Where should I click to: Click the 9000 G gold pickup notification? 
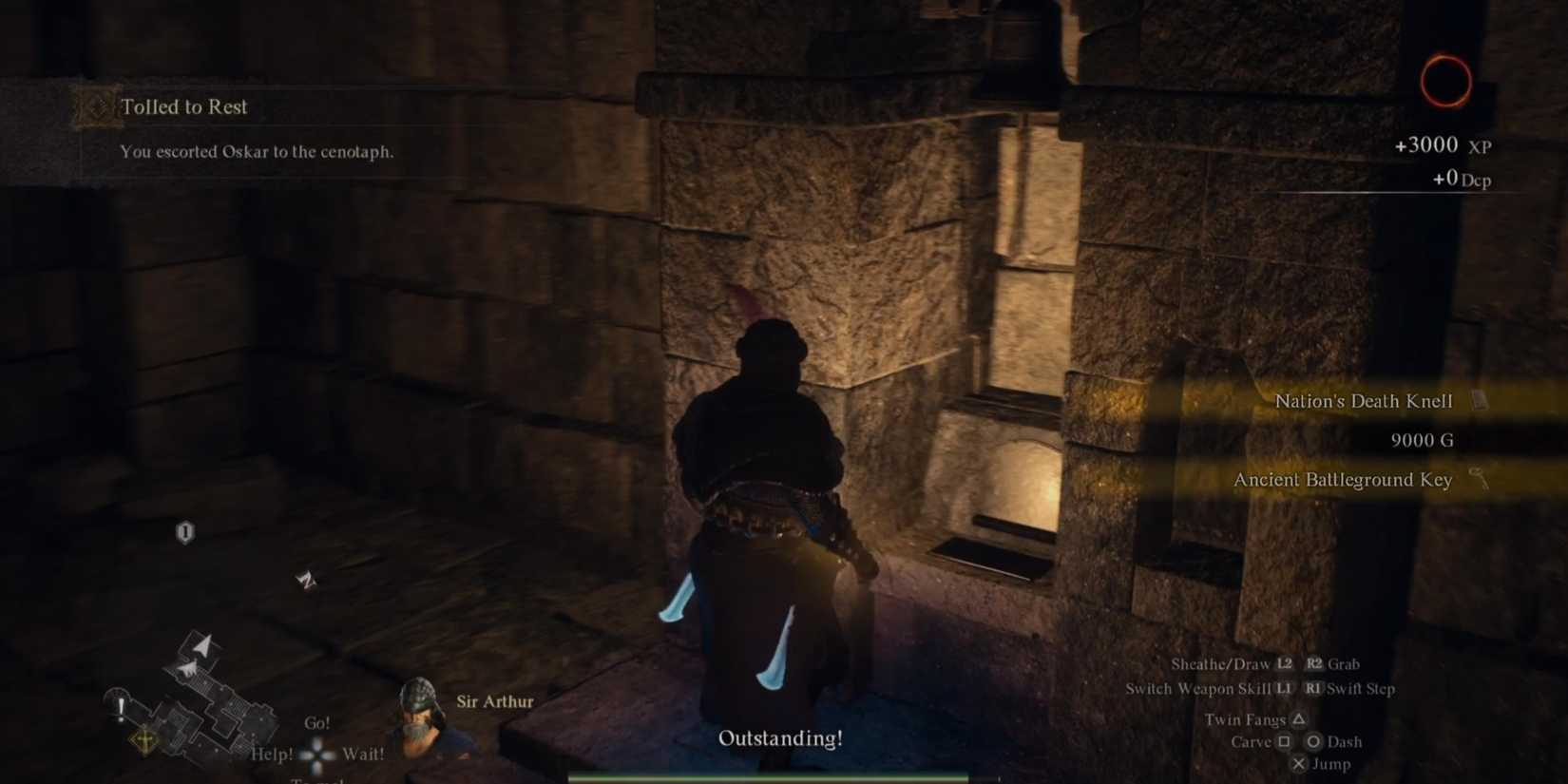[1422, 440]
